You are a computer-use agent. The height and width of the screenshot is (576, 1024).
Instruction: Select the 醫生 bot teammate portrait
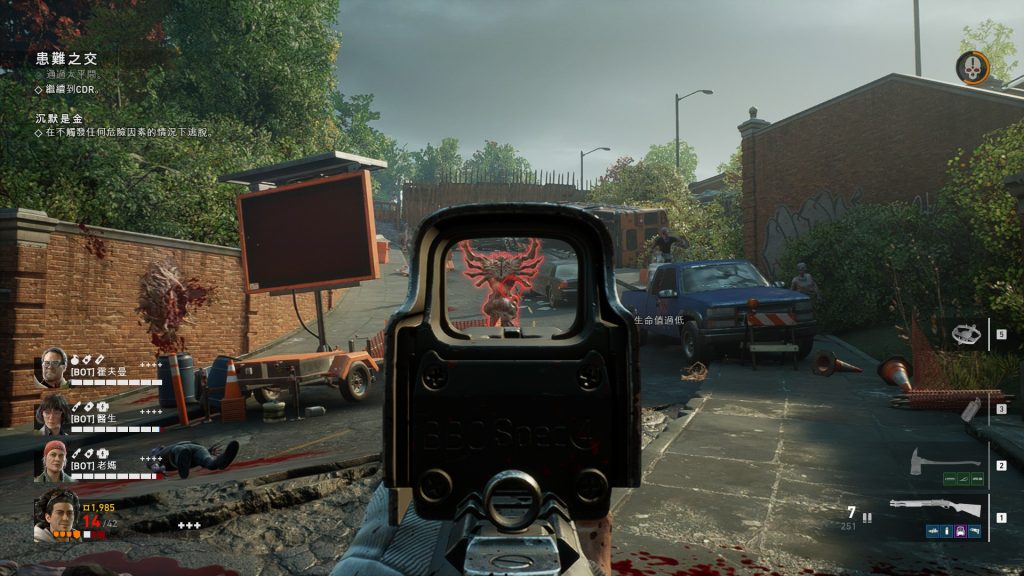click(x=52, y=413)
